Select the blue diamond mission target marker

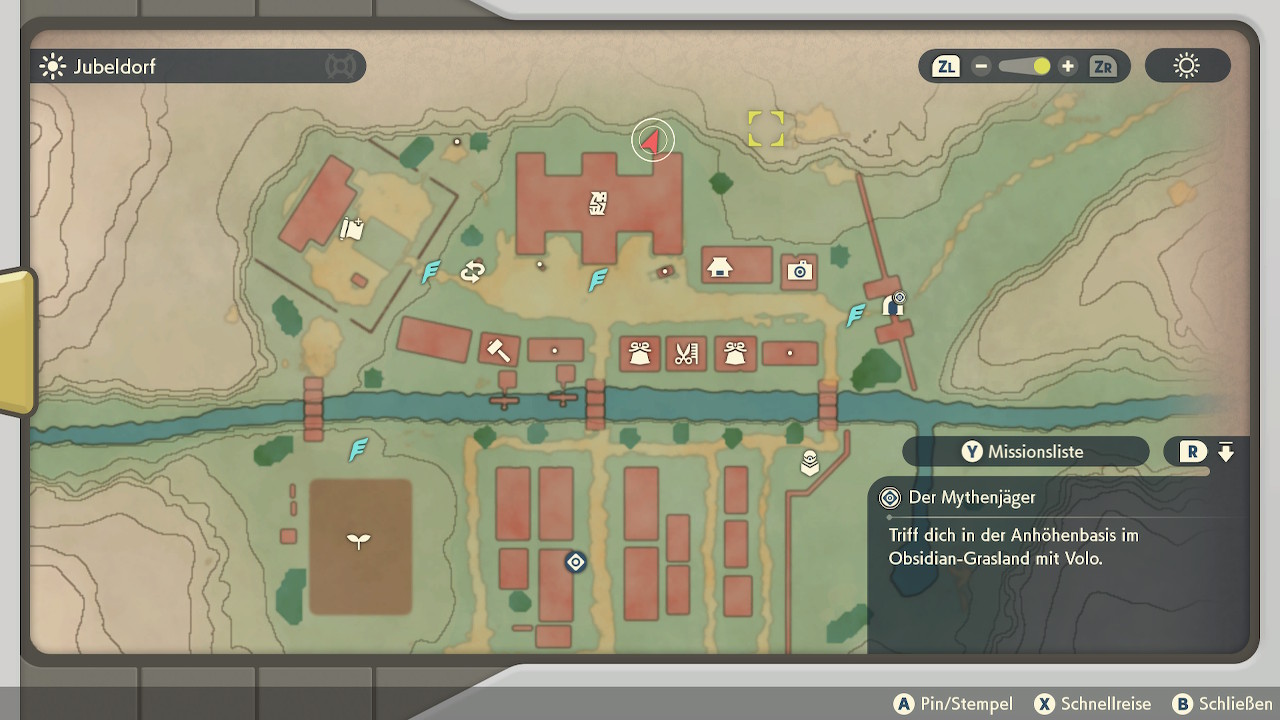point(575,563)
